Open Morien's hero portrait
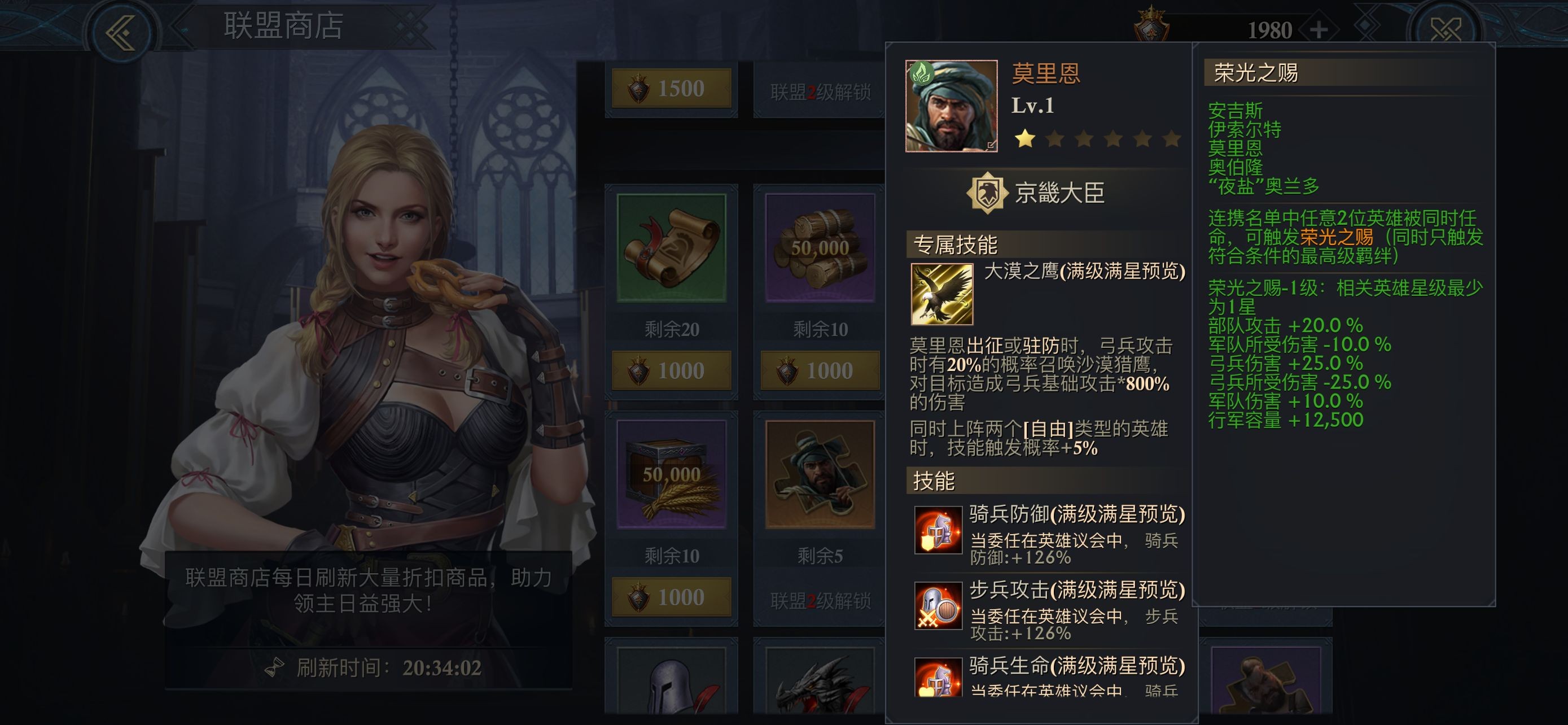This screenshot has width=1568, height=725. coord(951,106)
